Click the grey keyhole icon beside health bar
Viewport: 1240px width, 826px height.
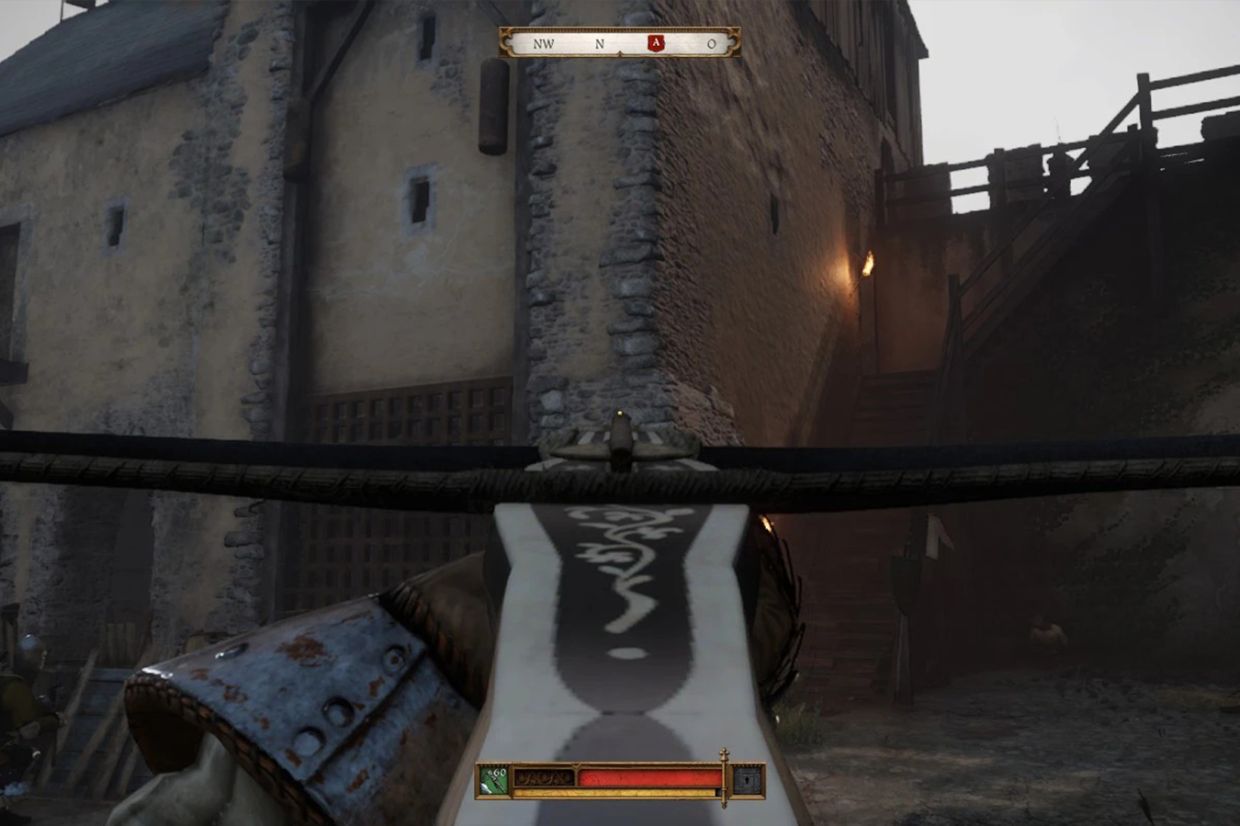(x=746, y=780)
